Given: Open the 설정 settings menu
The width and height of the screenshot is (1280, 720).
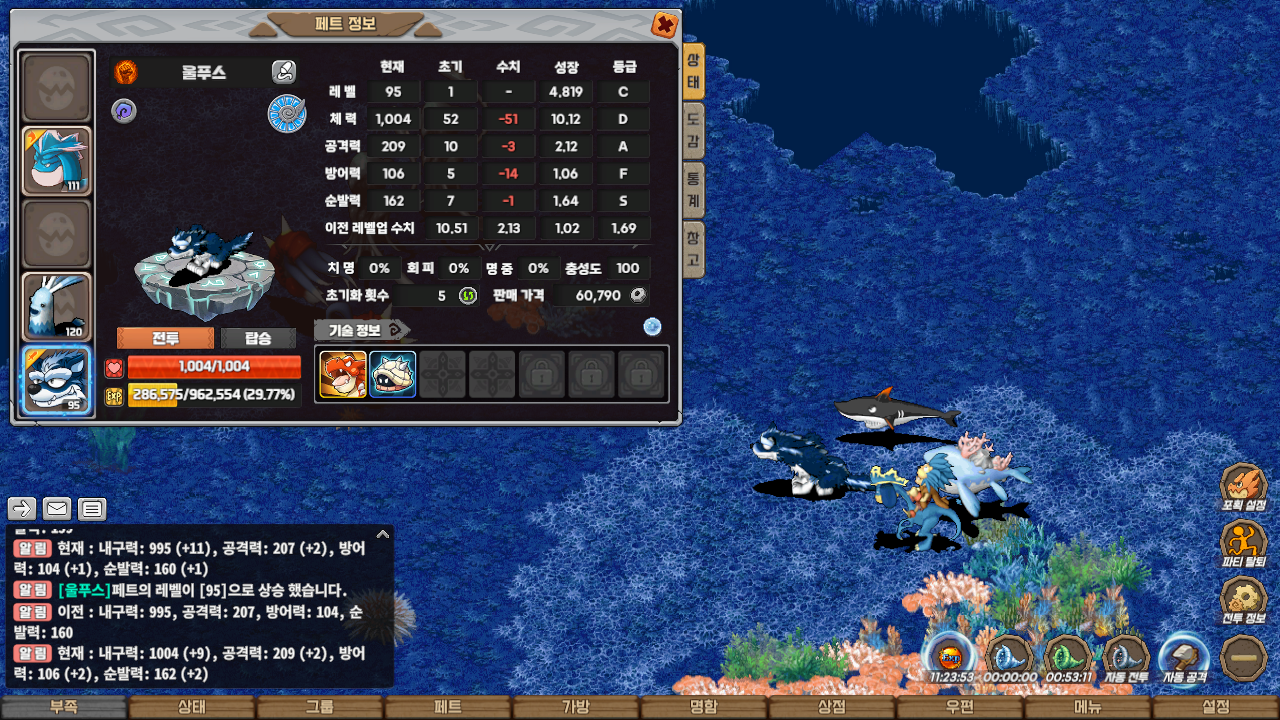Looking at the screenshot, I should click(1216, 707).
